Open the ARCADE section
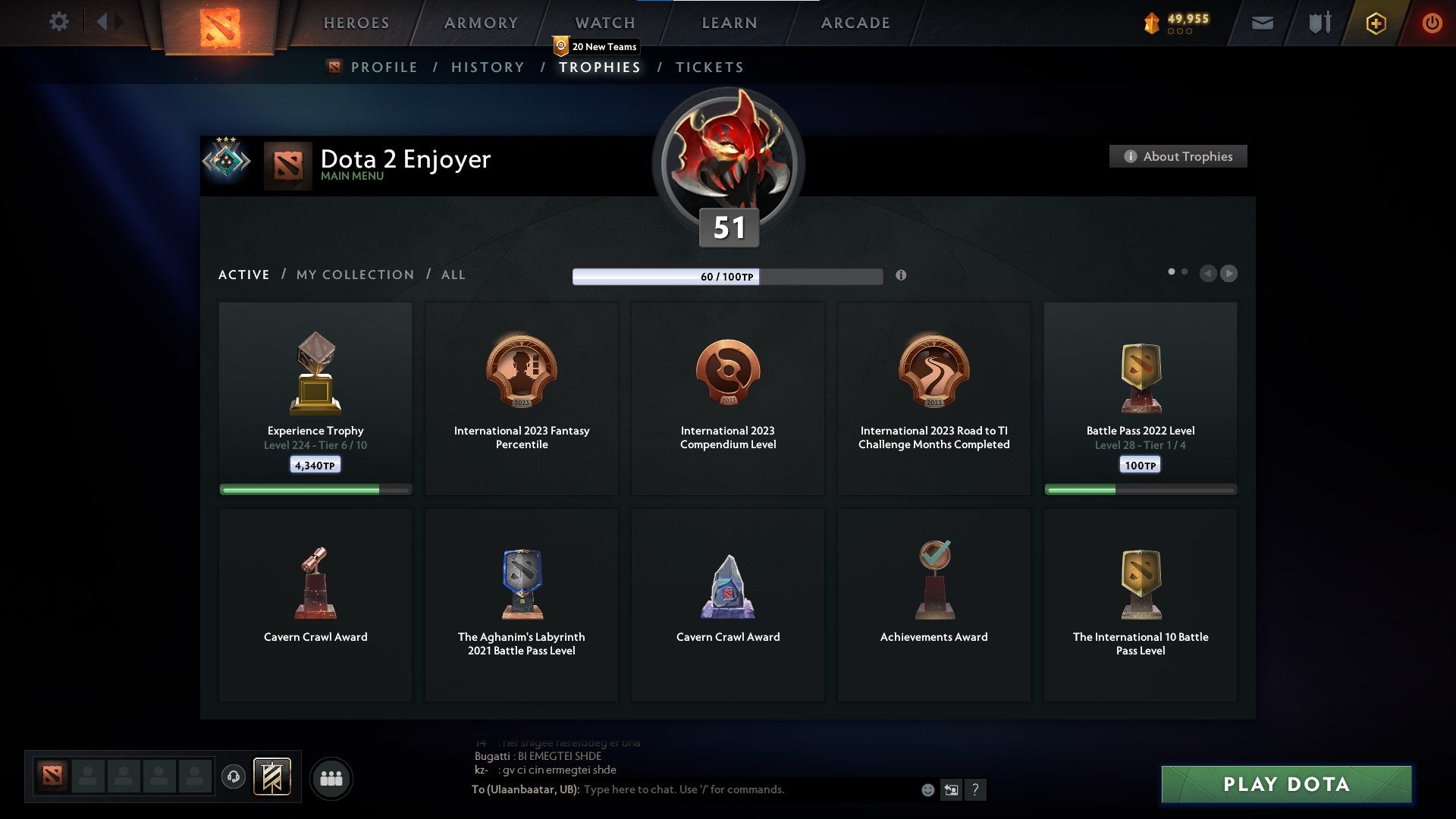 [854, 23]
